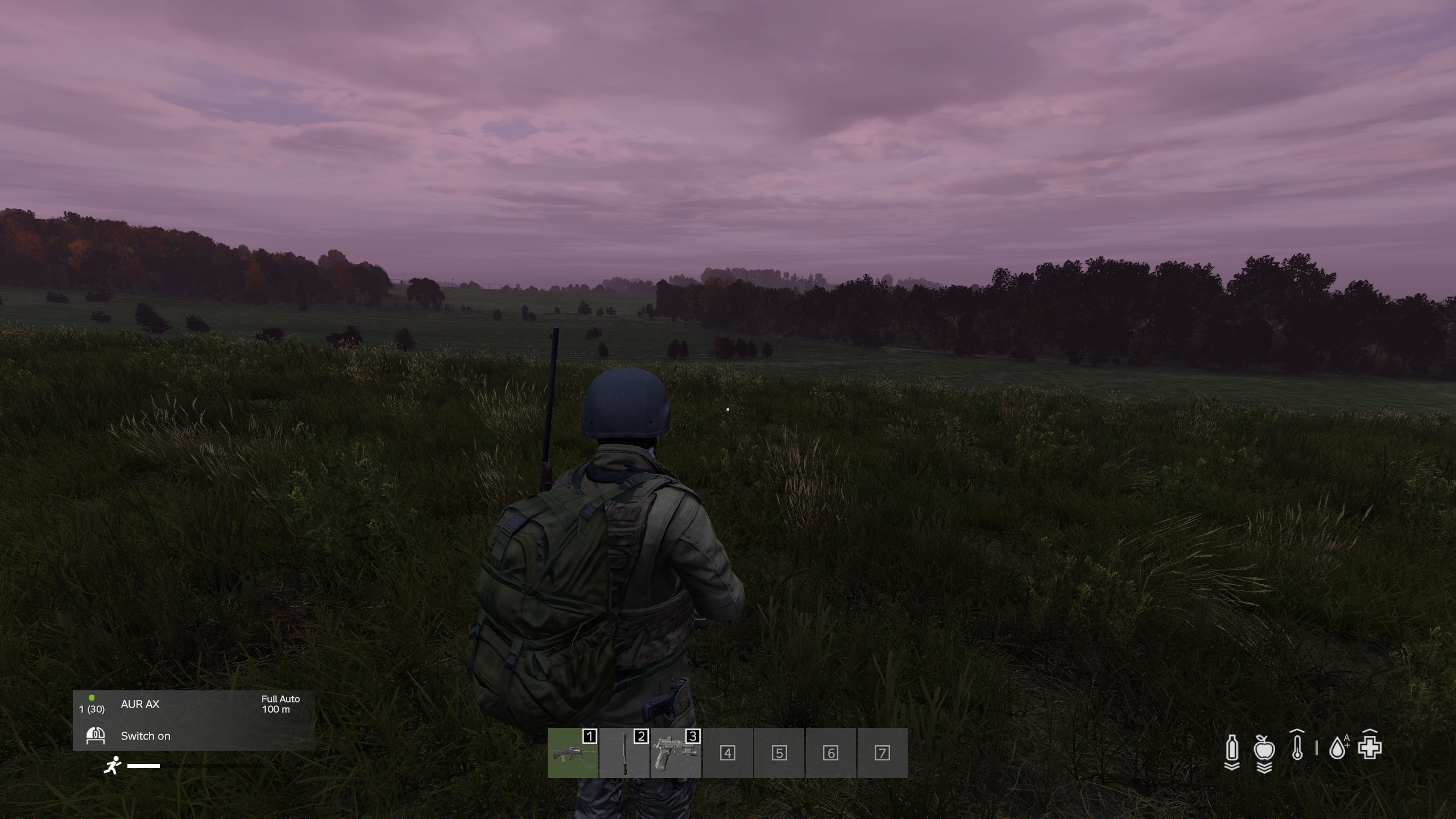1456x819 pixels.
Task: Click the running man stamina icon
Action: click(x=113, y=766)
